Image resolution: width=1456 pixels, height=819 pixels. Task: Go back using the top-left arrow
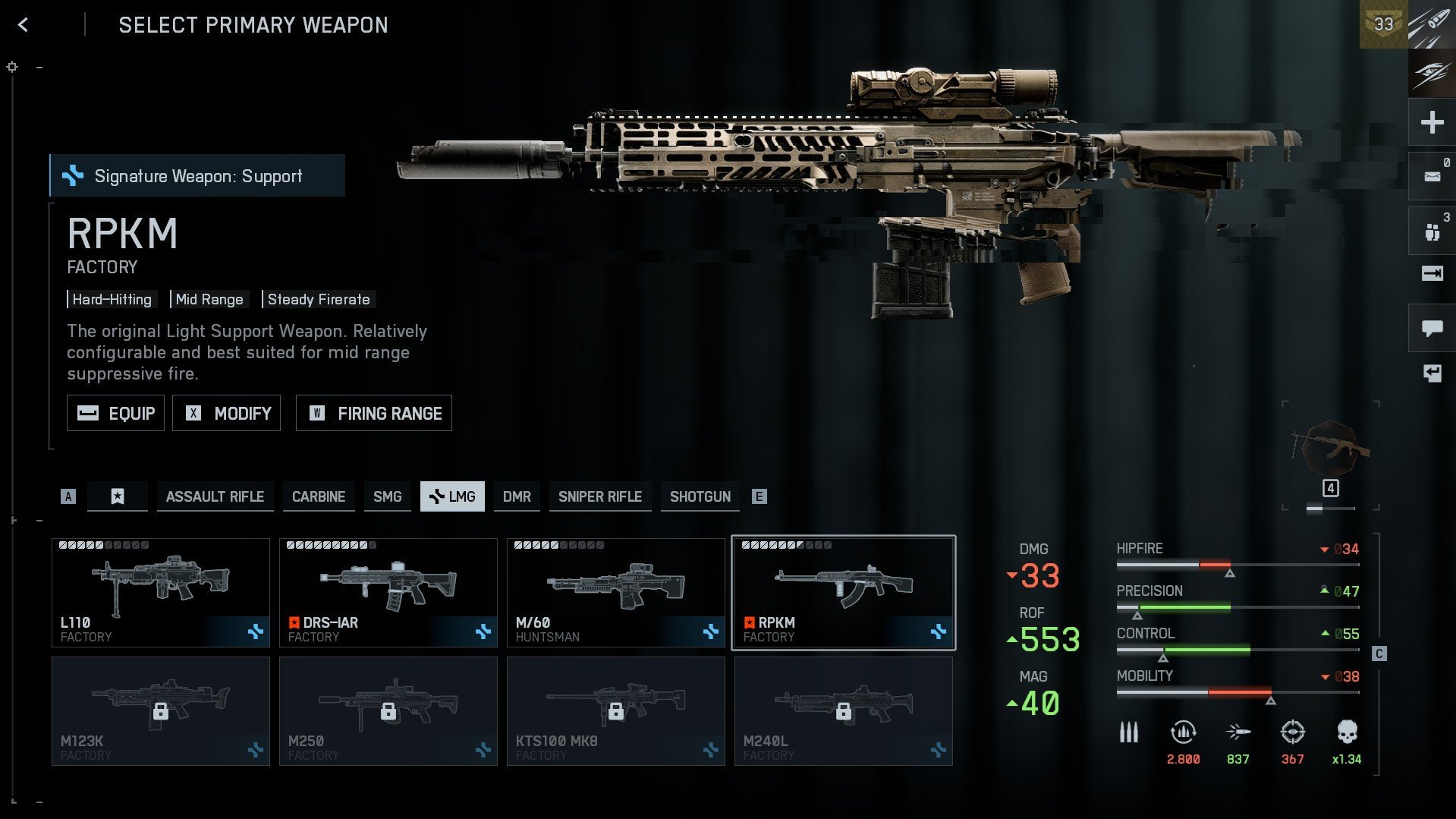tap(23, 25)
